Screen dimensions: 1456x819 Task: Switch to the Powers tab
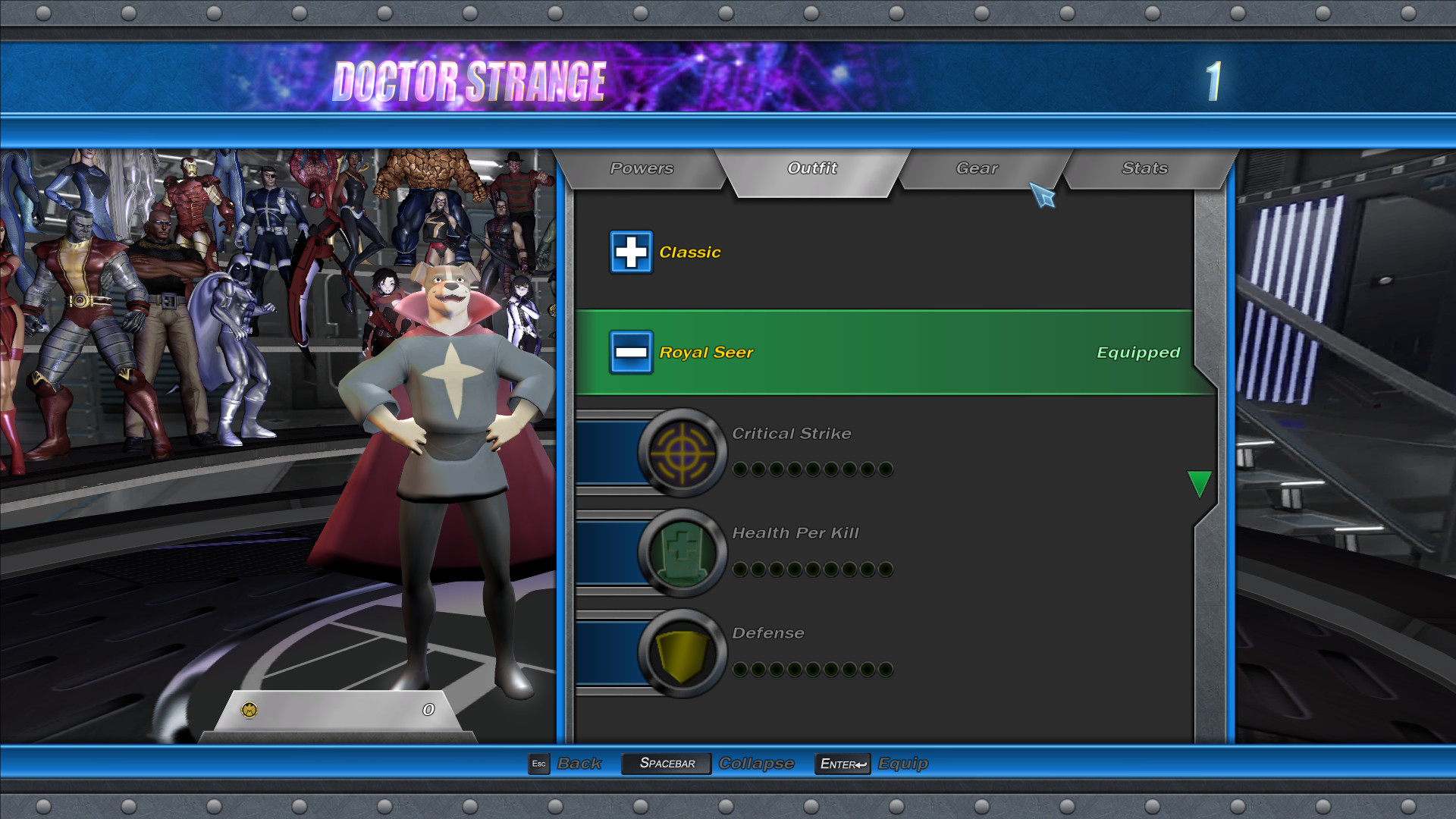641,168
